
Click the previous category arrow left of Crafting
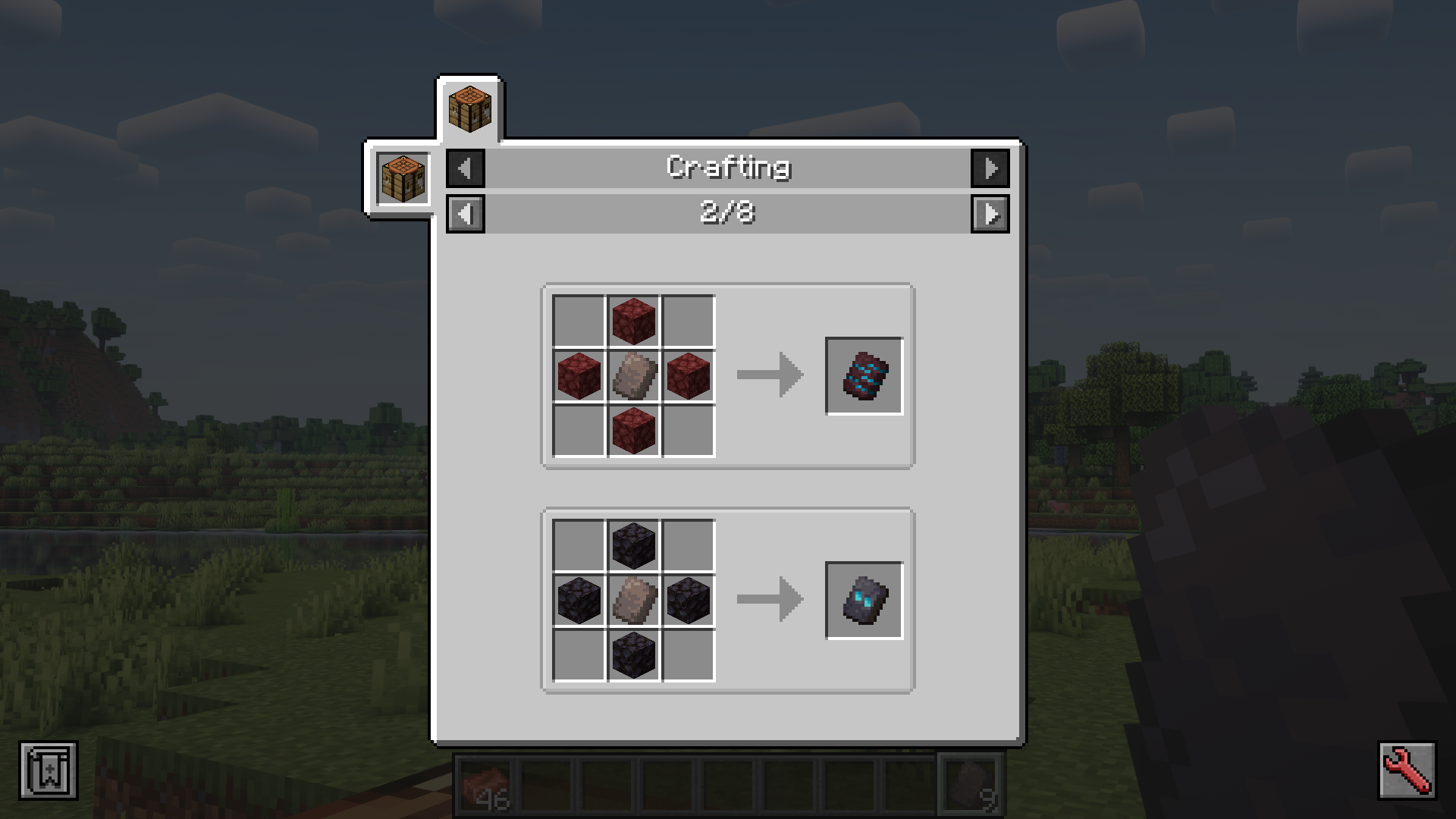click(x=465, y=168)
